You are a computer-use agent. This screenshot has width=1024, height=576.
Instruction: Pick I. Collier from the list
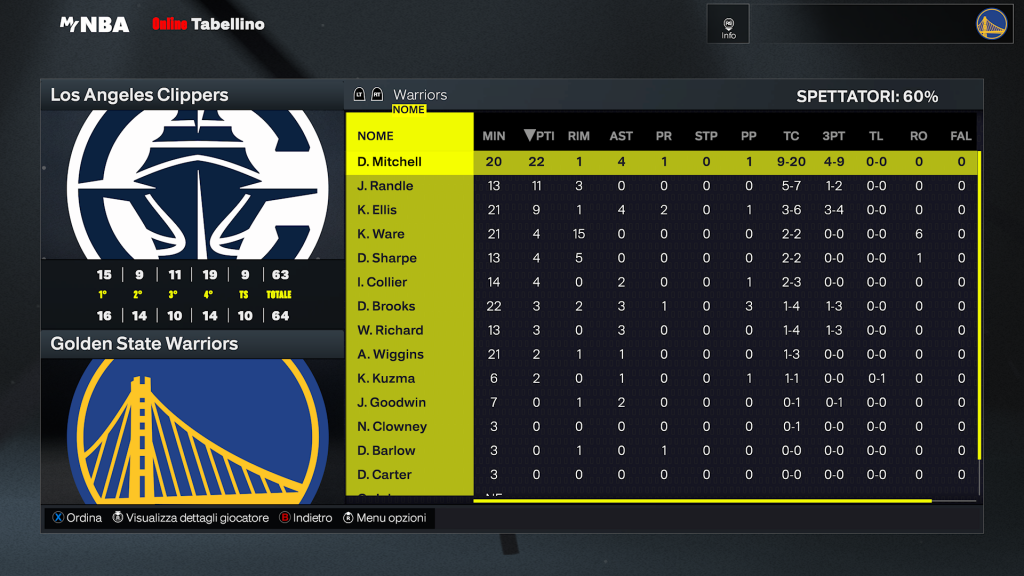tap(384, 282)
